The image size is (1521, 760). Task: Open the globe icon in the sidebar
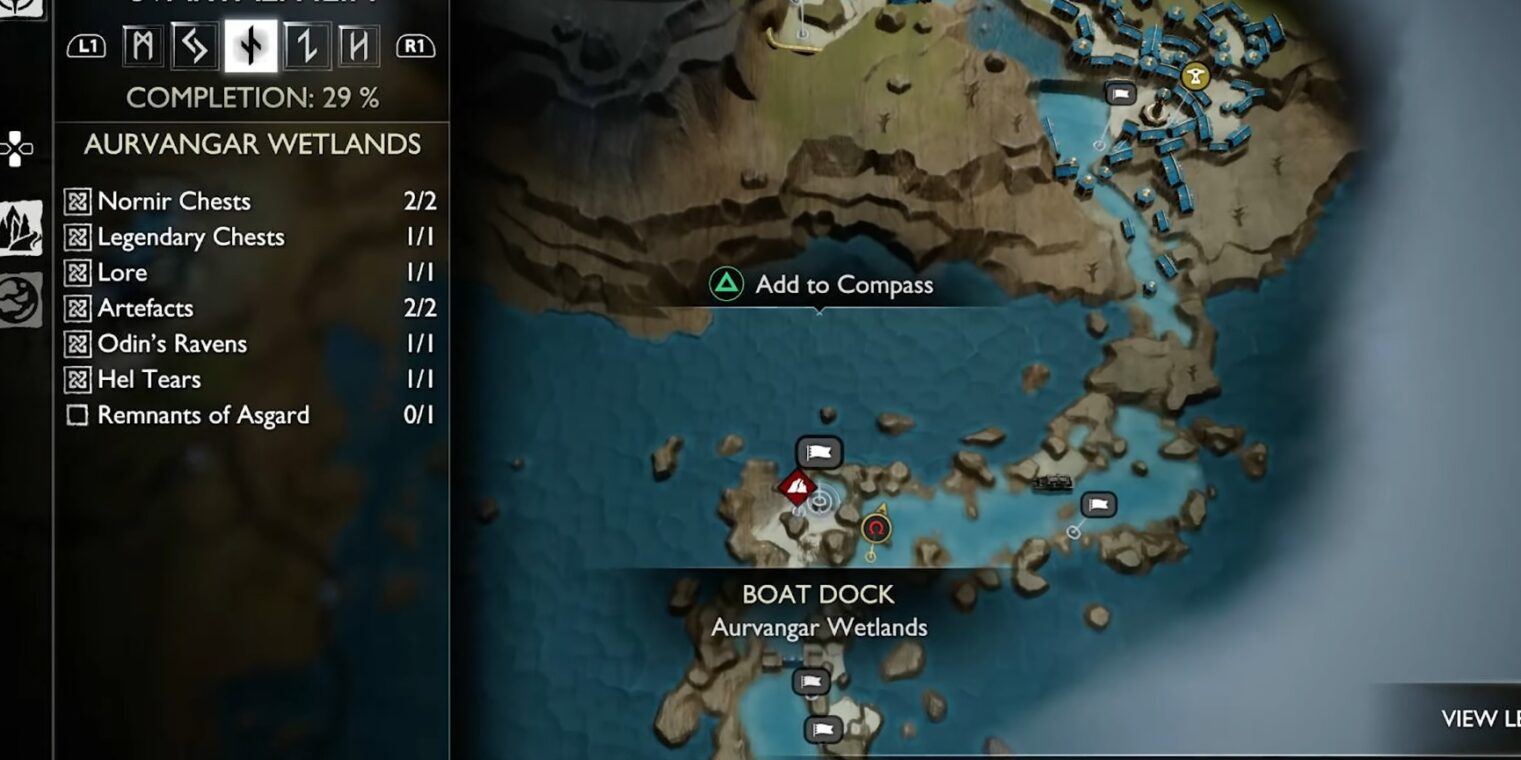click(21, 298)
